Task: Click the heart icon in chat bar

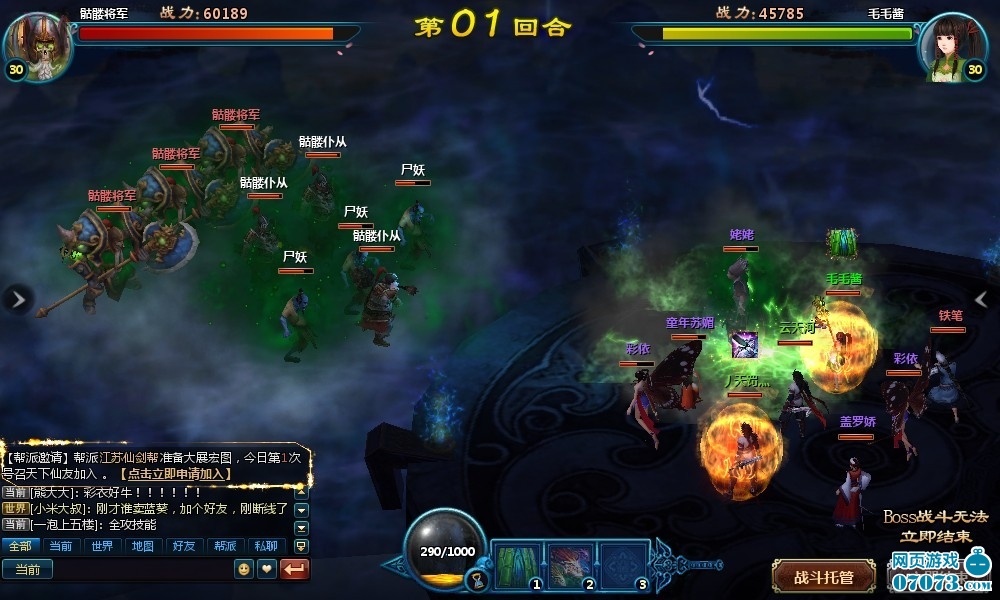Action: click(x=266, y=569)
